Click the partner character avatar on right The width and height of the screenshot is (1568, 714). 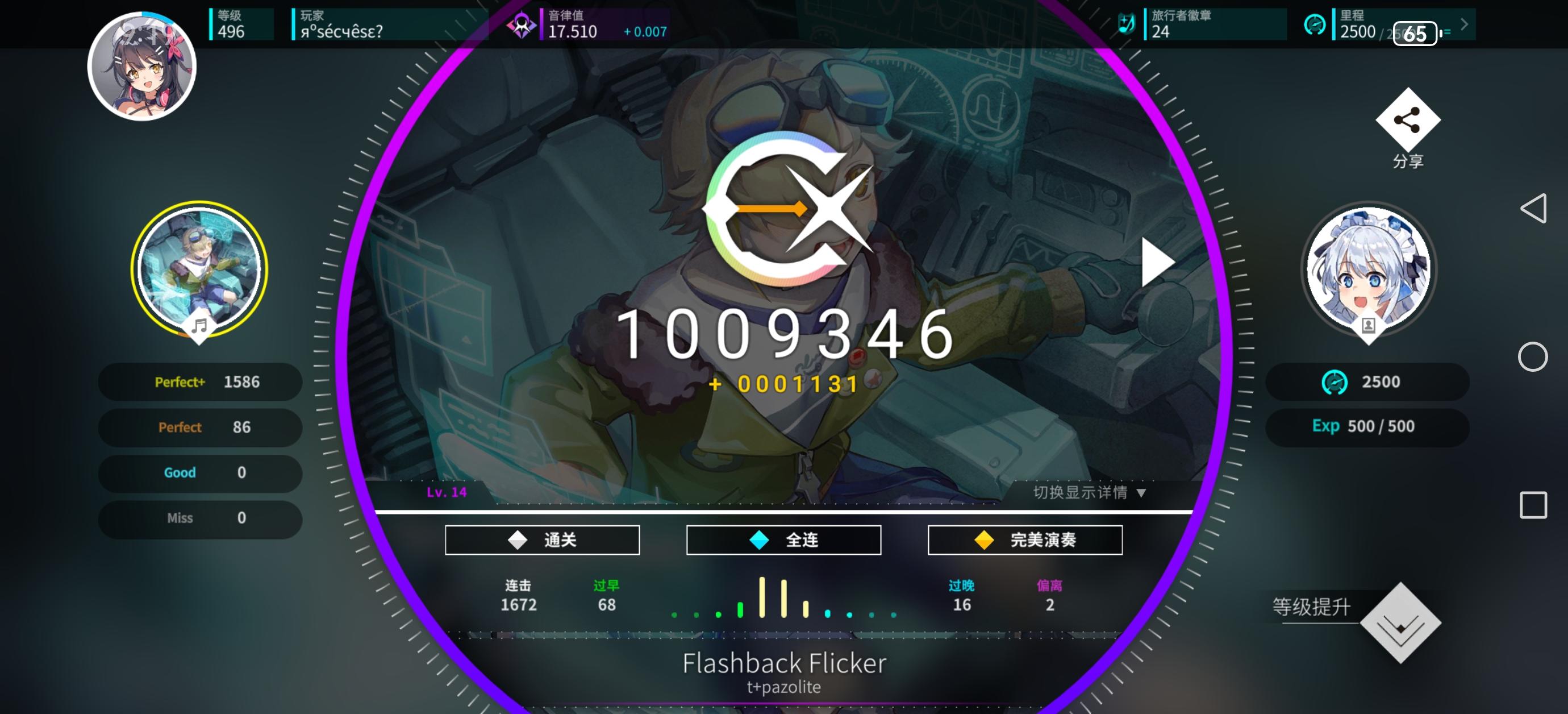pos(1368,269)
